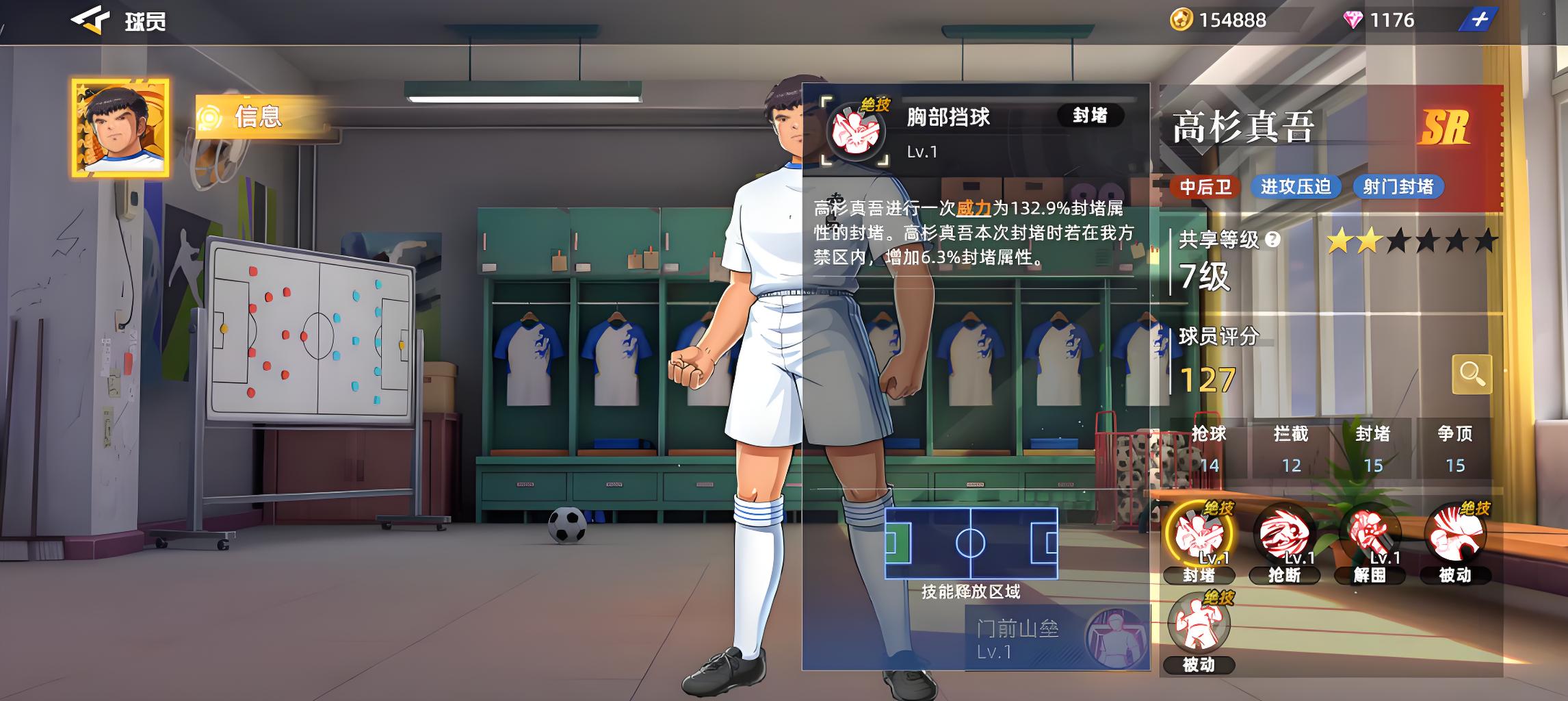Add diamonds with the plus button

pos(1478,20)
